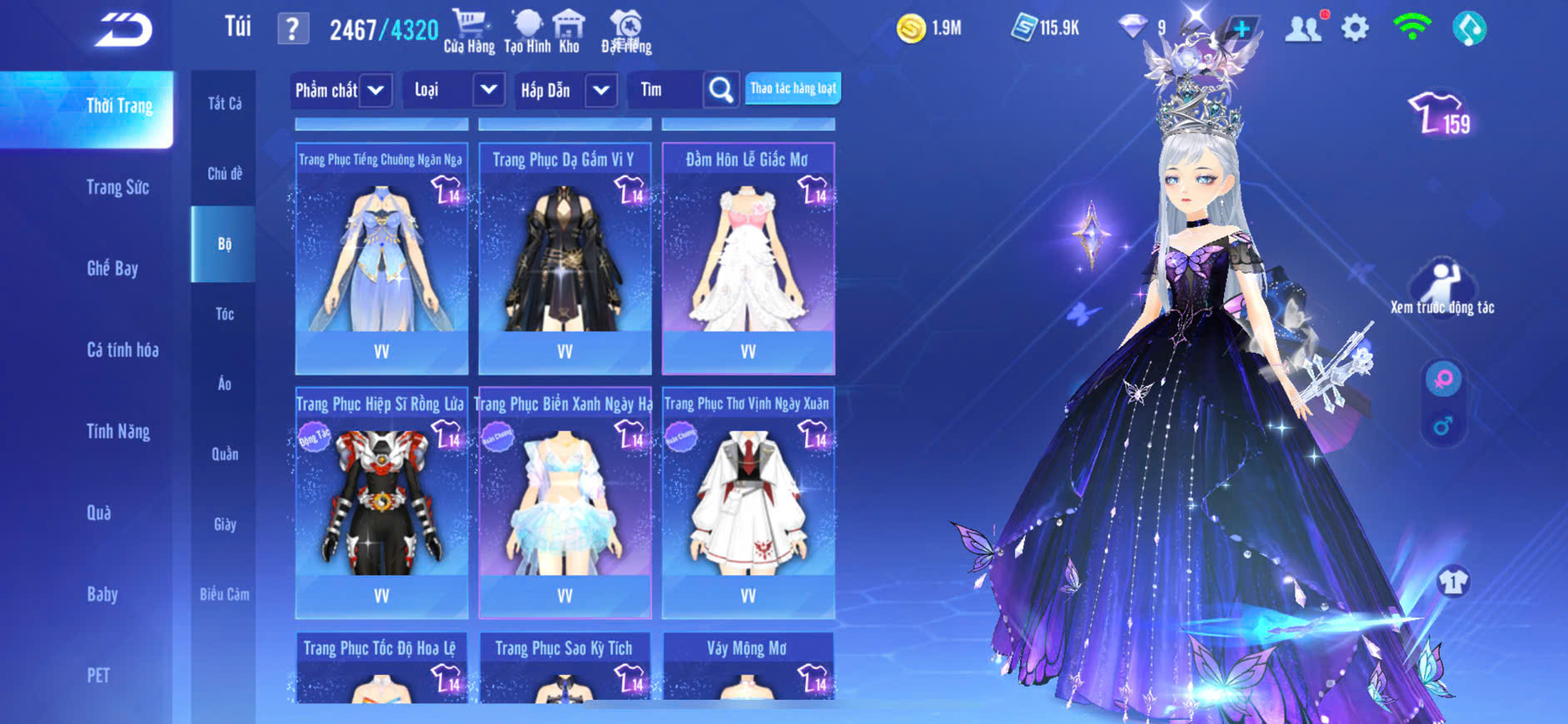Viewport: 1568px width, 724px height.
Task: Choose Trang Phục Hiệp Sĩ Rồng Lửa outfit
Action: pos(381,503)
